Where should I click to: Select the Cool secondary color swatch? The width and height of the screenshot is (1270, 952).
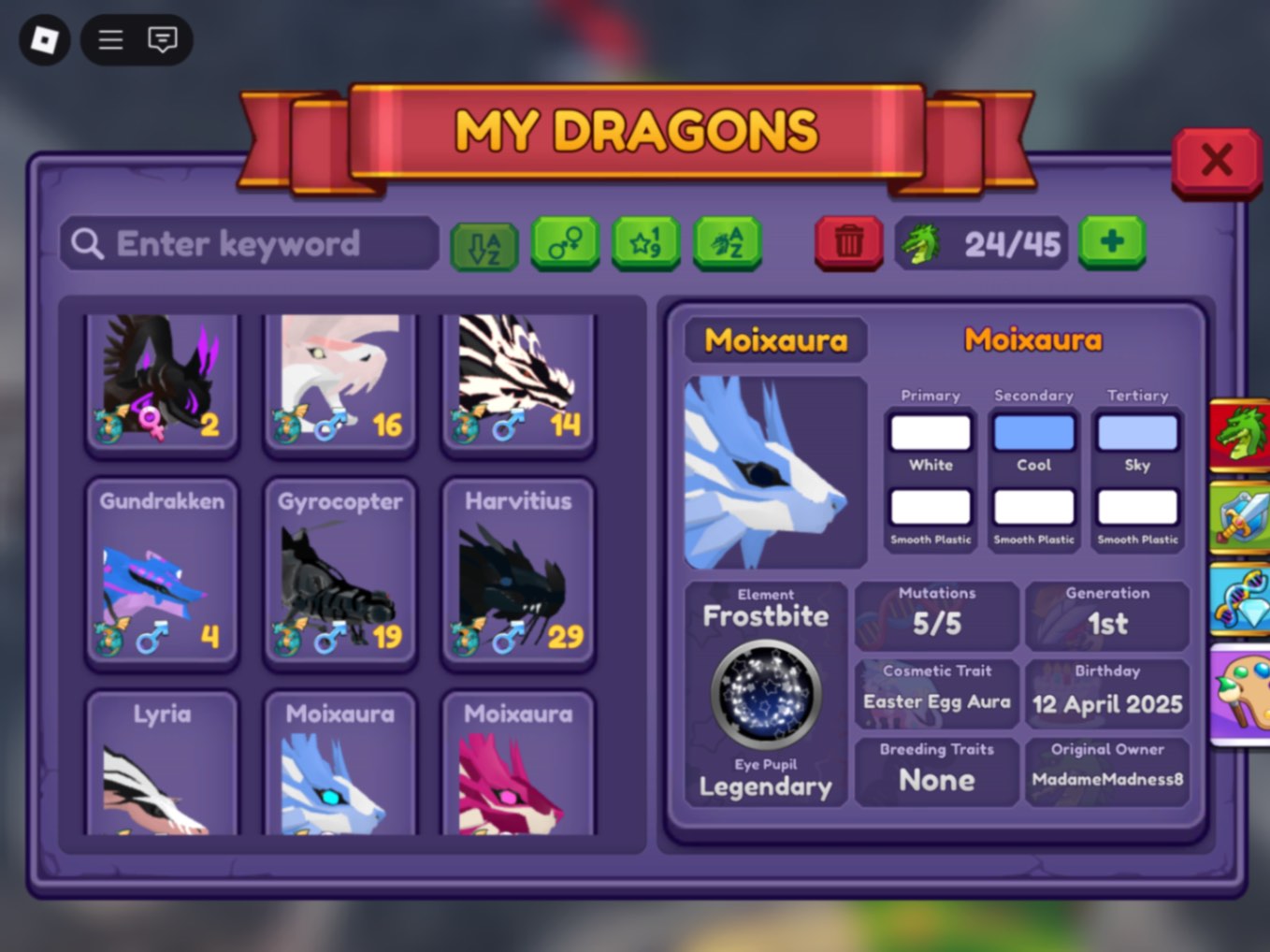point(1033,431)
